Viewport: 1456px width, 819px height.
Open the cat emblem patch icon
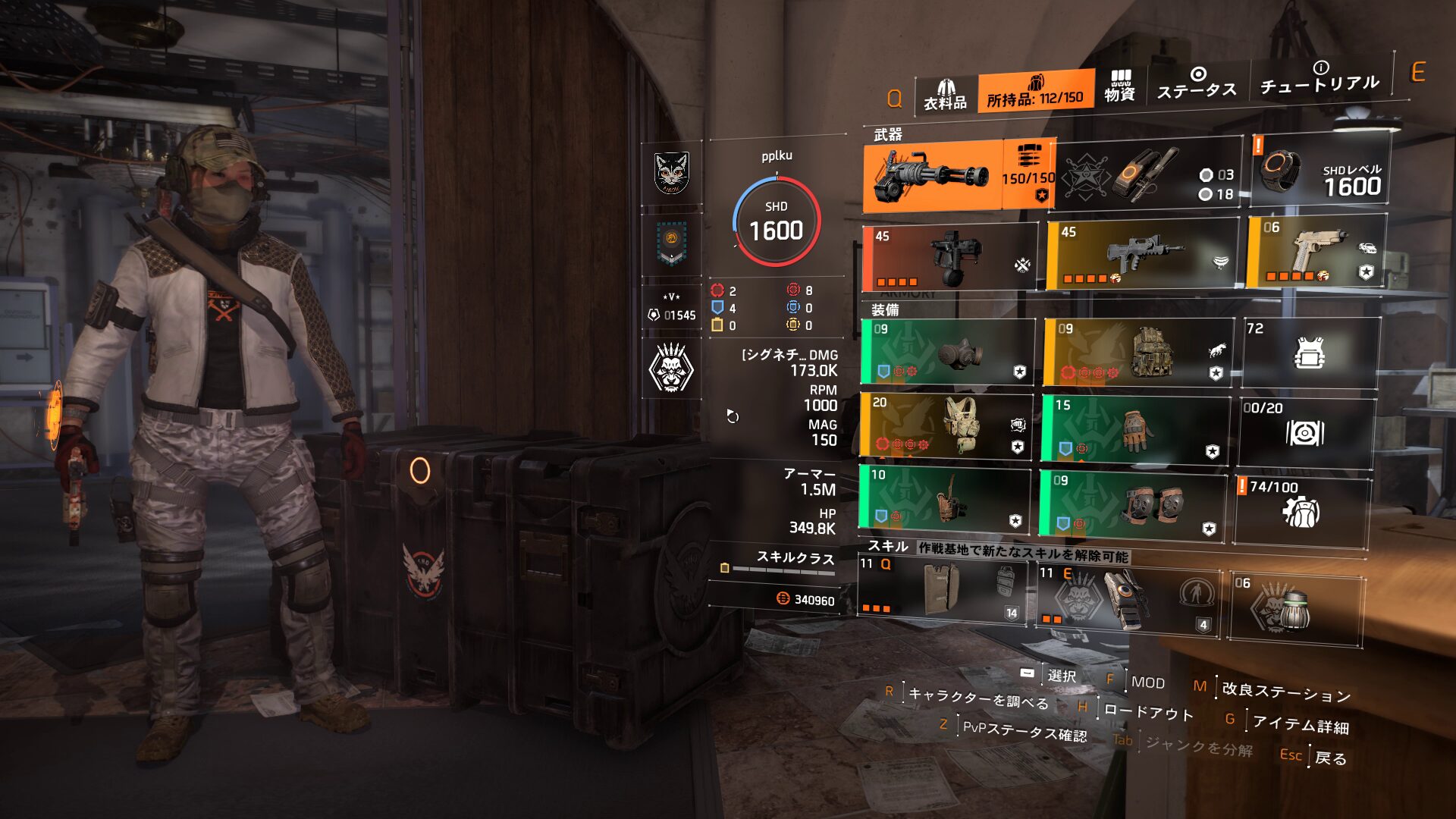pos(671,173)
